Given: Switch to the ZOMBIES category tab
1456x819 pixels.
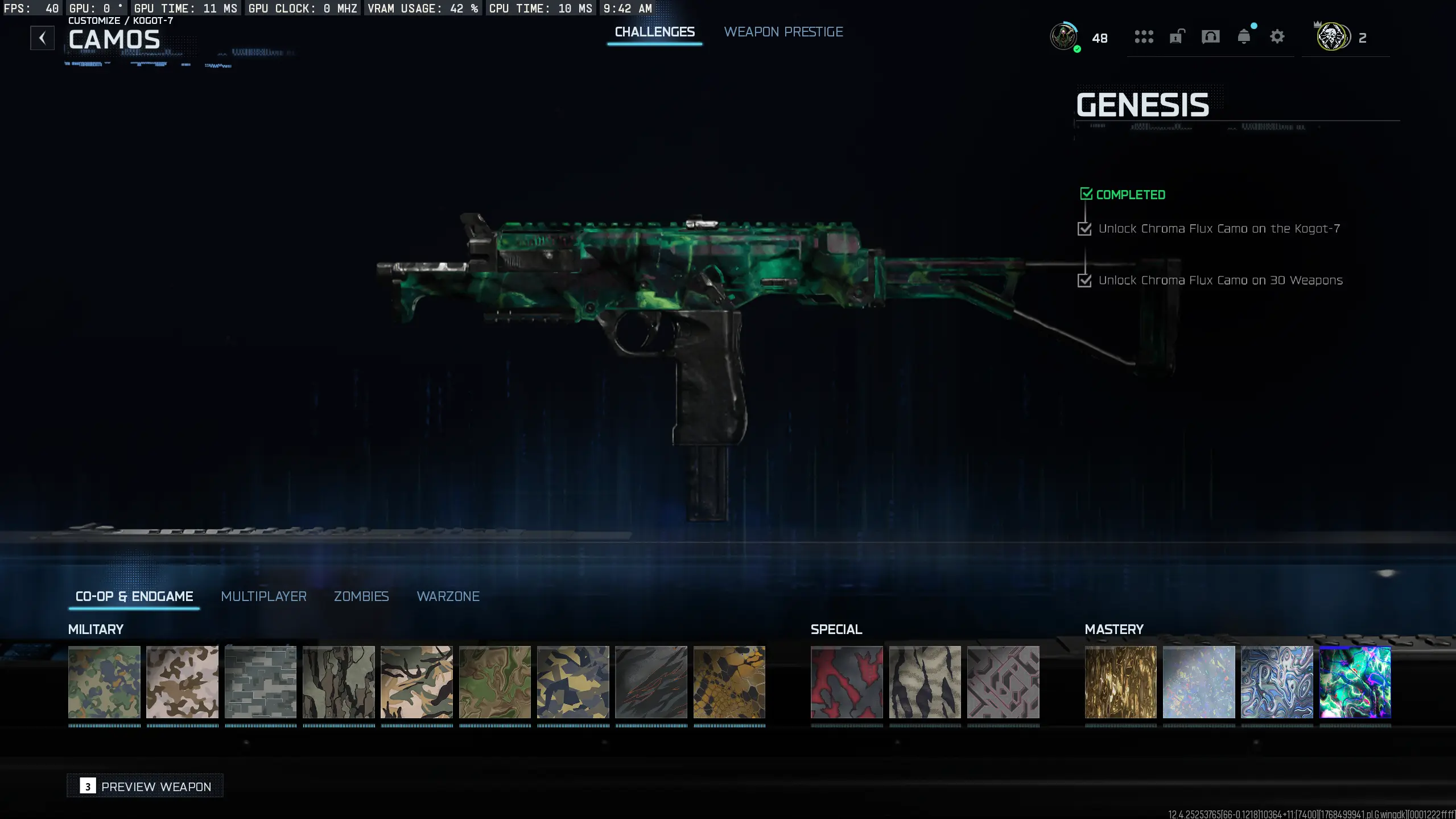Looking at the screenshot, I should click(361, 596).
